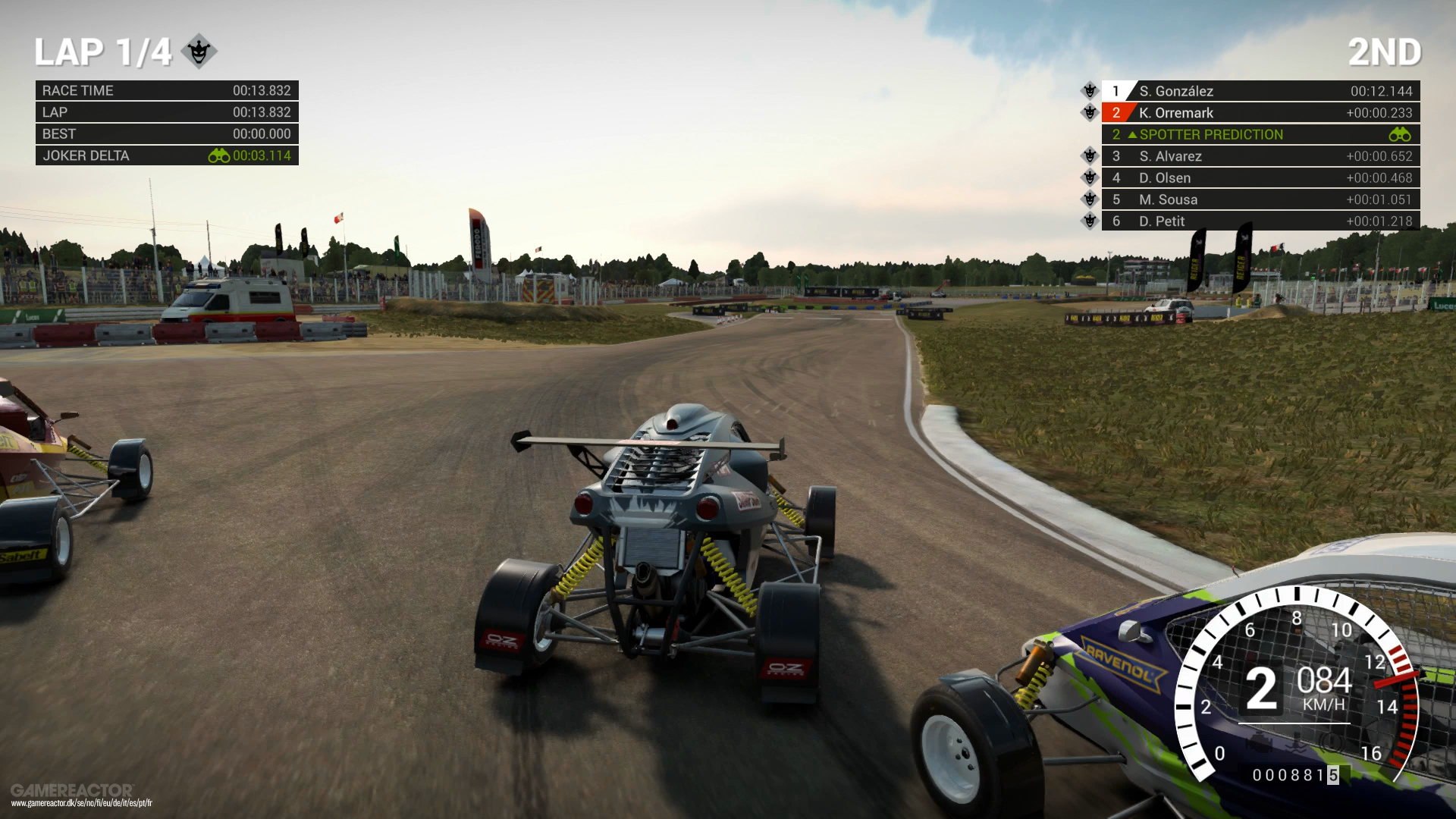
Task: Click the joker icon next to M. Sousa
Action: coord(1090,199)
